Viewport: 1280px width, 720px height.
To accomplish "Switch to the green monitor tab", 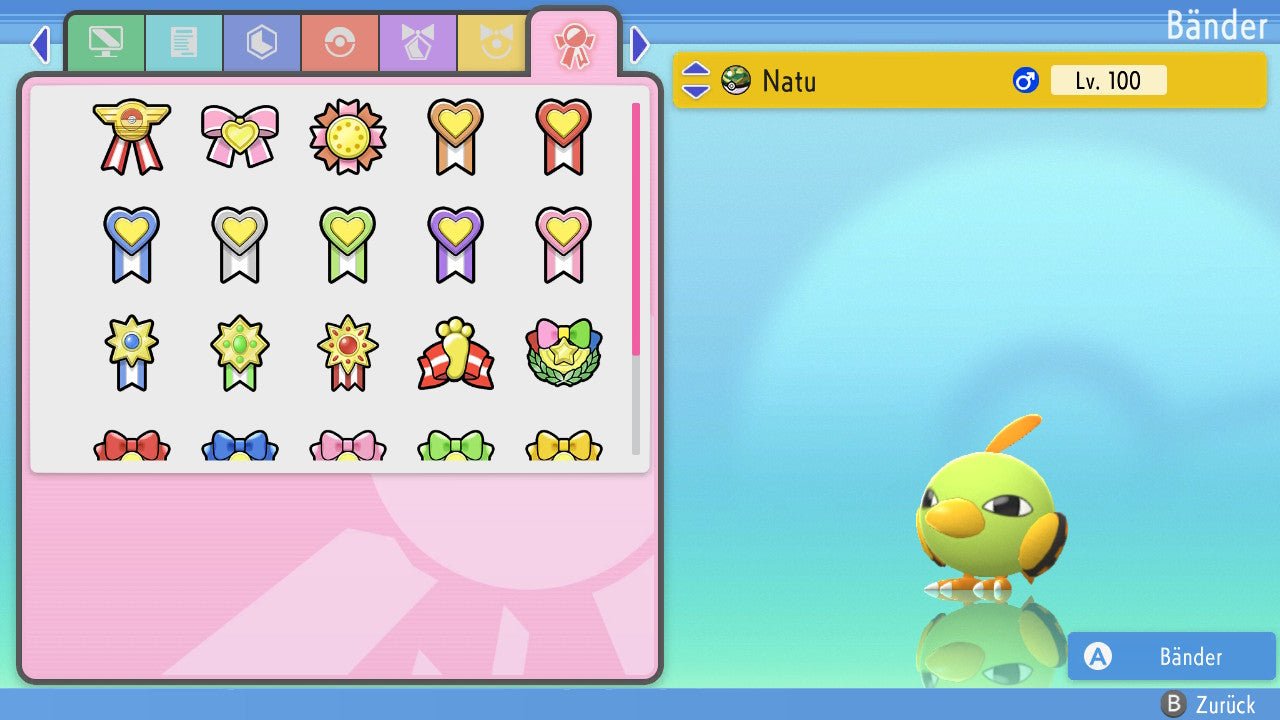I will click(x=105, y=43).
